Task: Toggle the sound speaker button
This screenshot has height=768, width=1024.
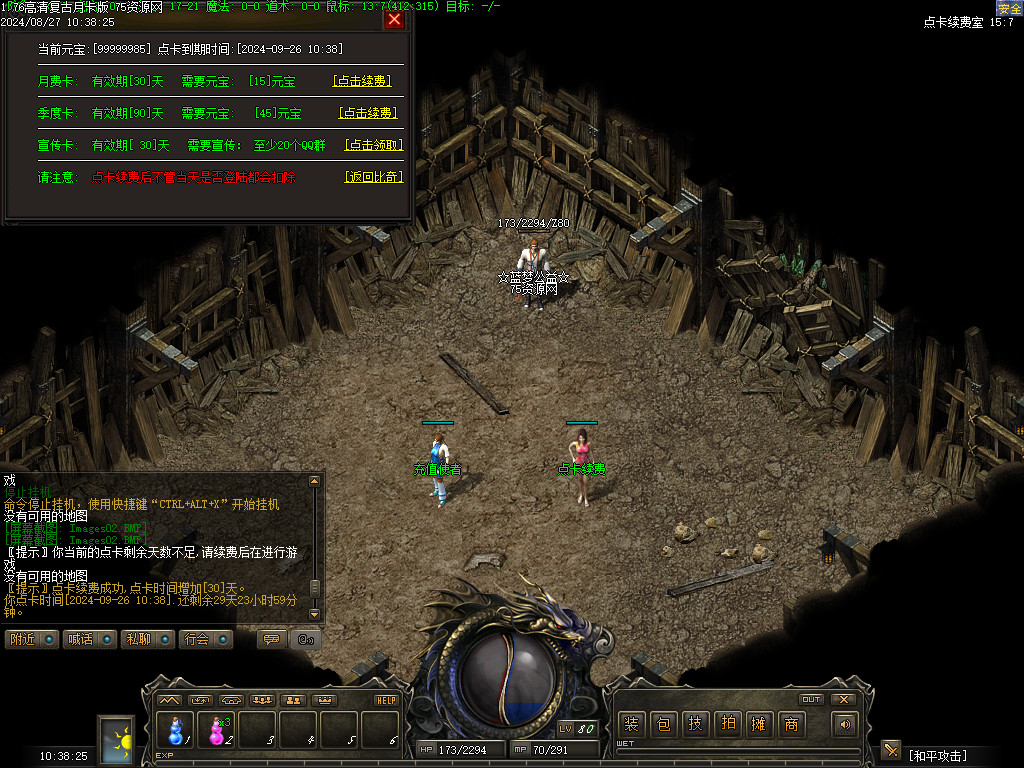Action: (x=845, y=725)
